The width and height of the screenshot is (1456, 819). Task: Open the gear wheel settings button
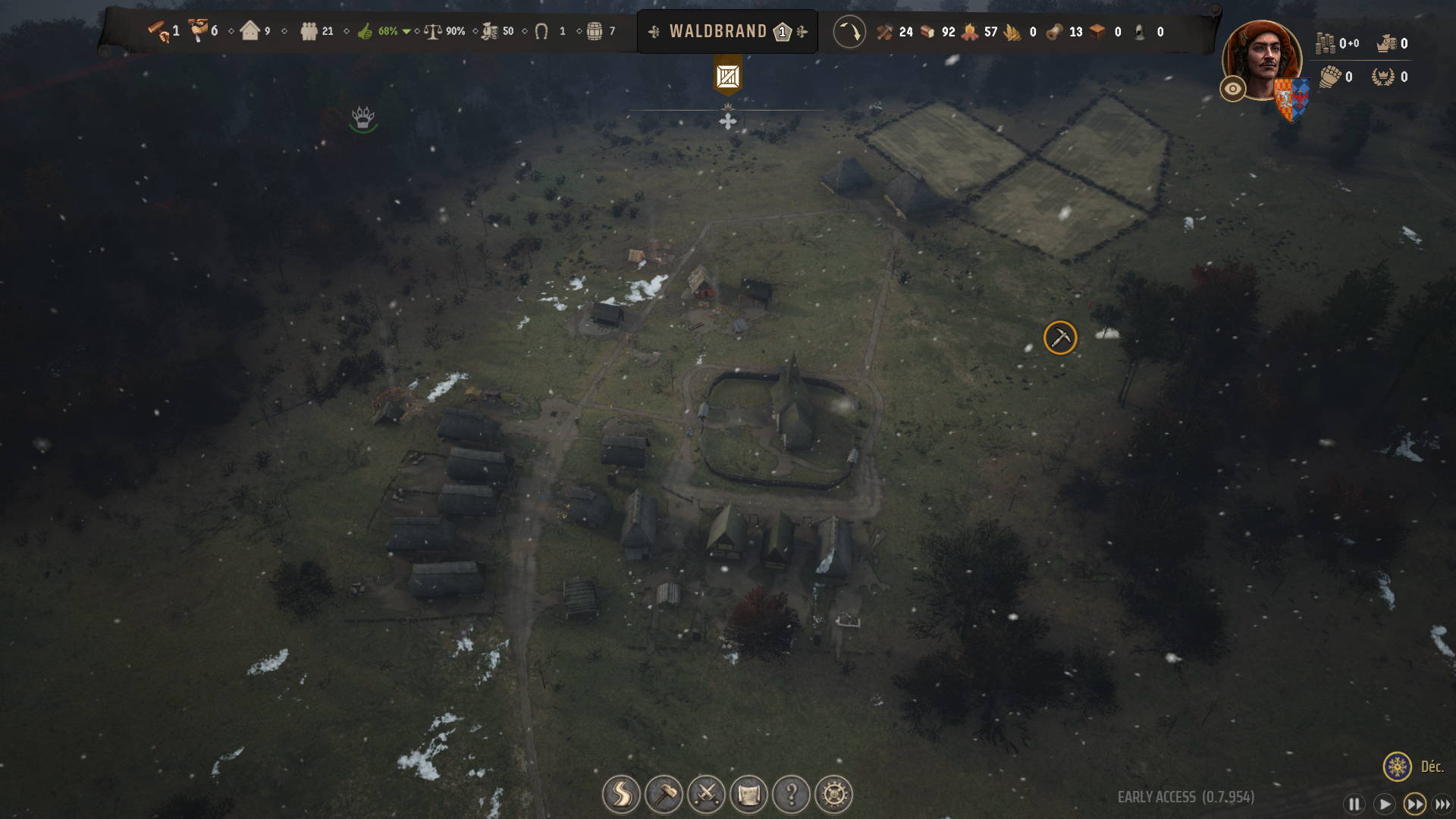click(x=833, y=794)
